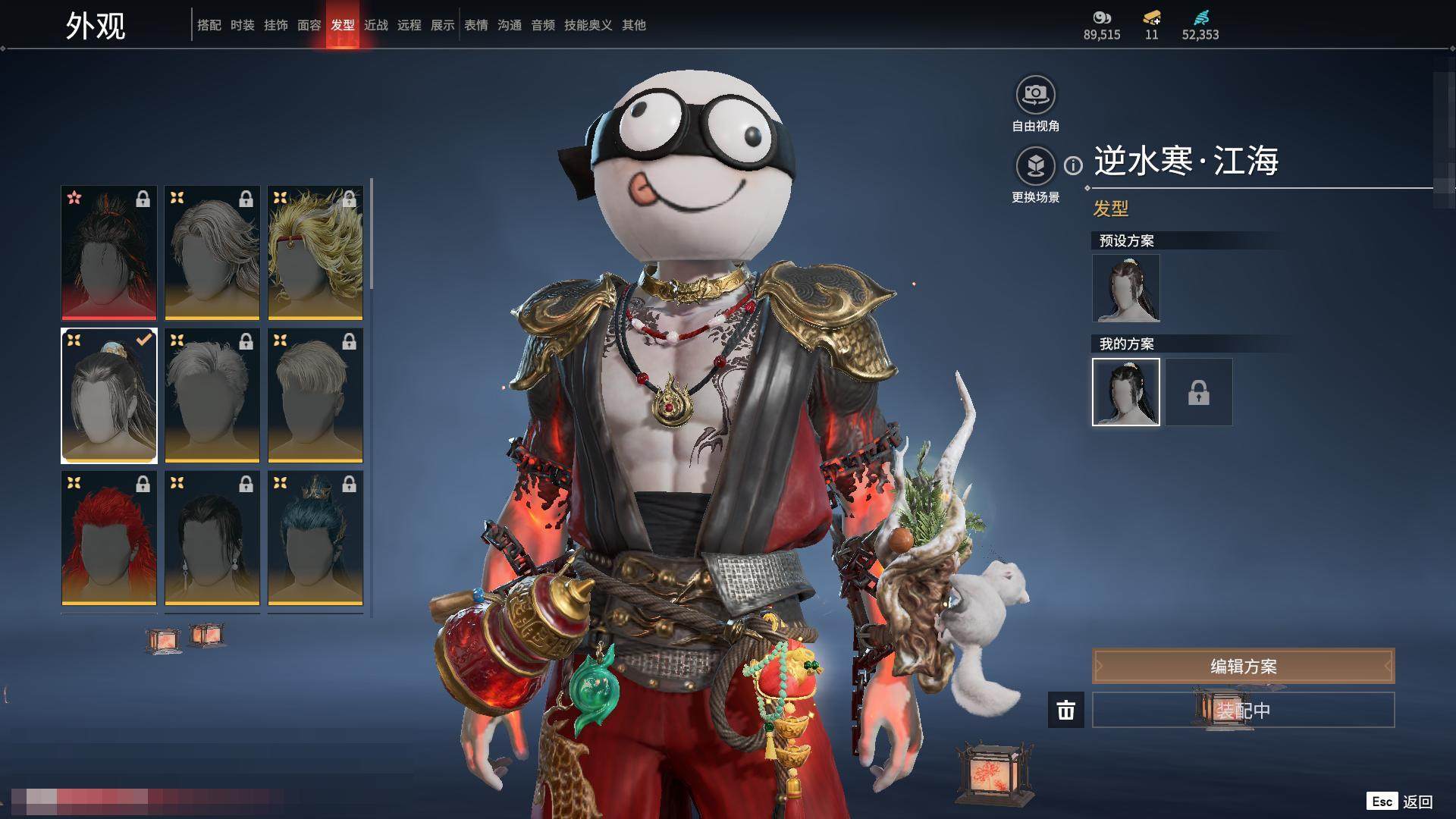
Task: Delete the scheme with the trash icon
Action: (x=1065, y=710)
